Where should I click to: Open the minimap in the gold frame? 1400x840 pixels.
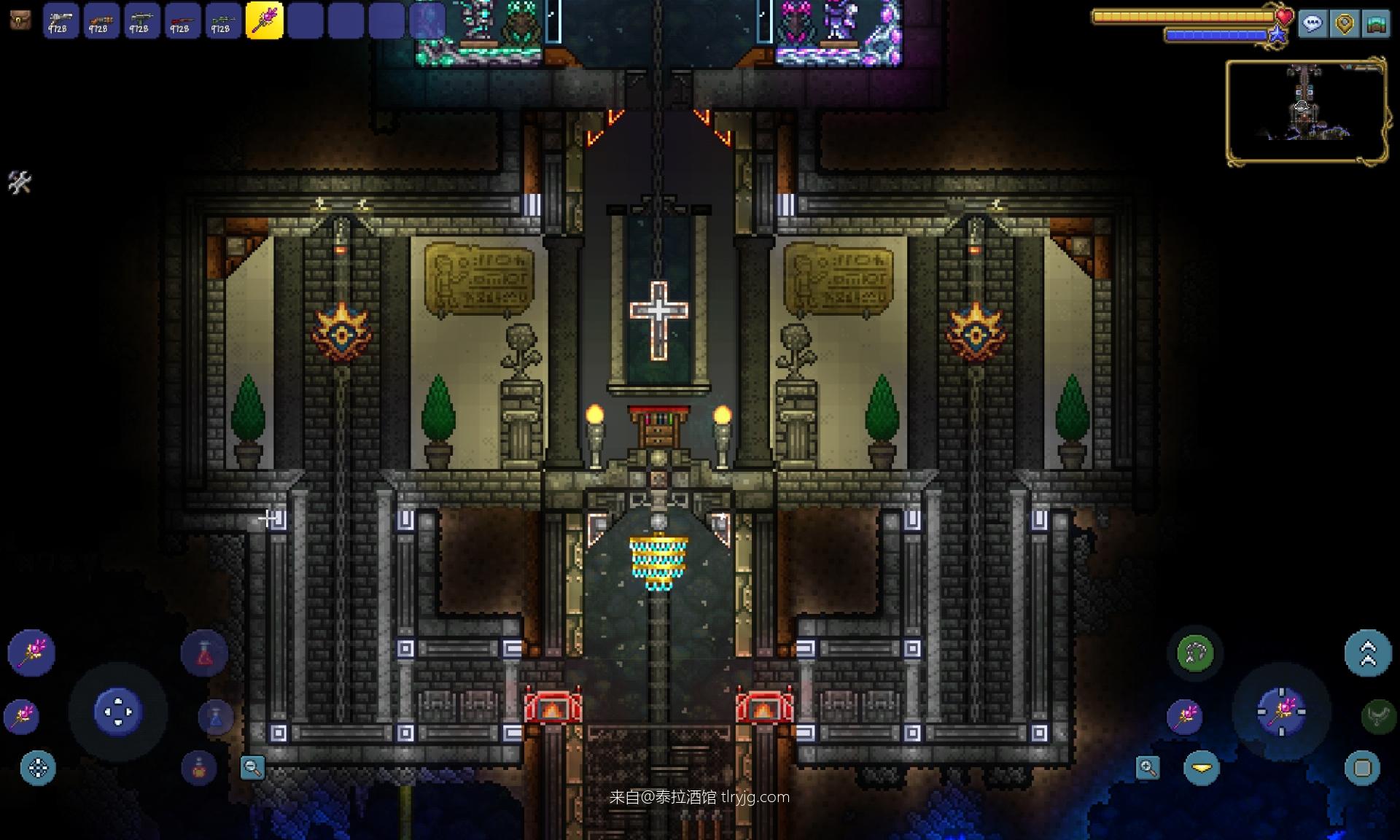pos(1305,111)
